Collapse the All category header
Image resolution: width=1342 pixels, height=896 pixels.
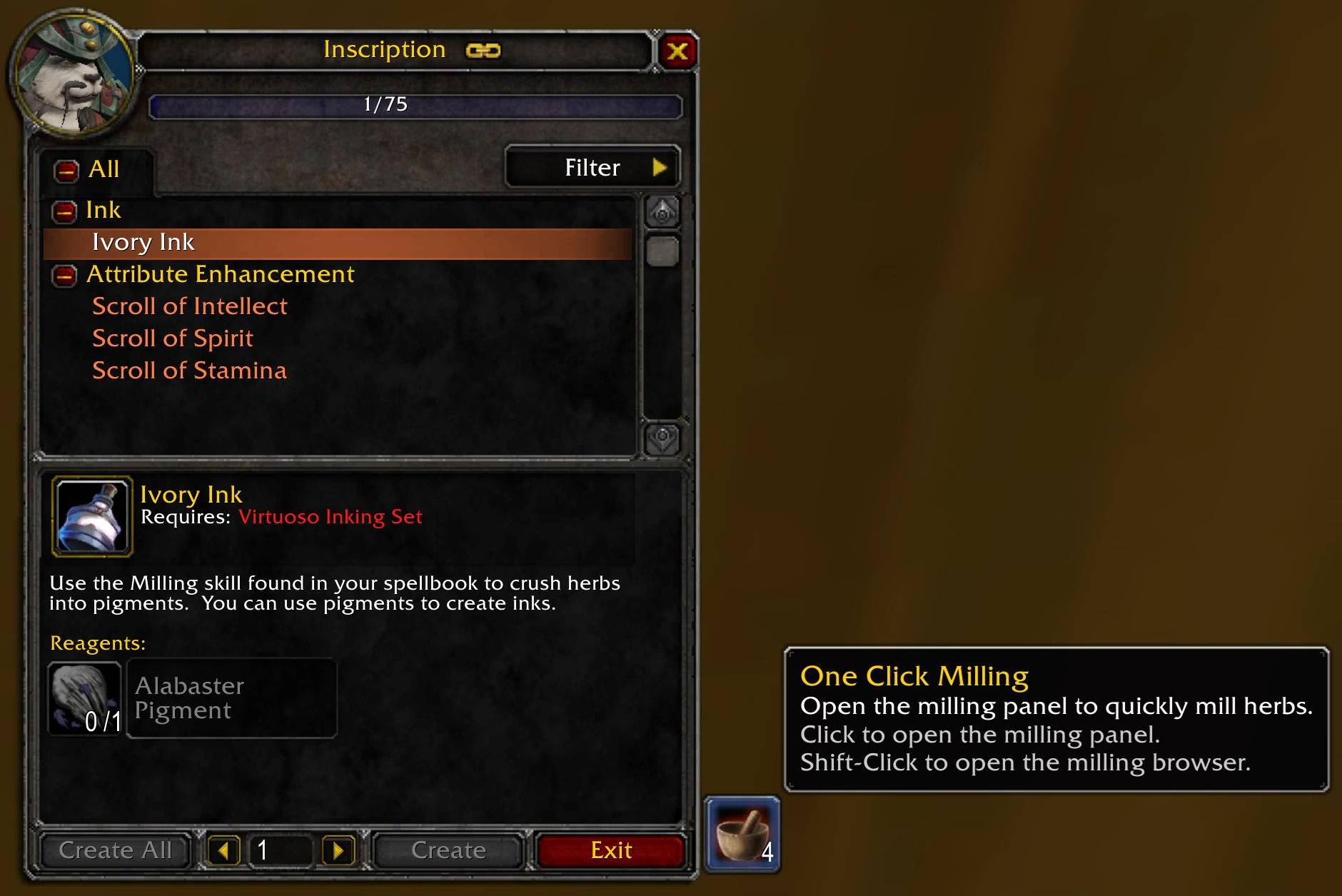pyautogui.click(x=66, y=171)
